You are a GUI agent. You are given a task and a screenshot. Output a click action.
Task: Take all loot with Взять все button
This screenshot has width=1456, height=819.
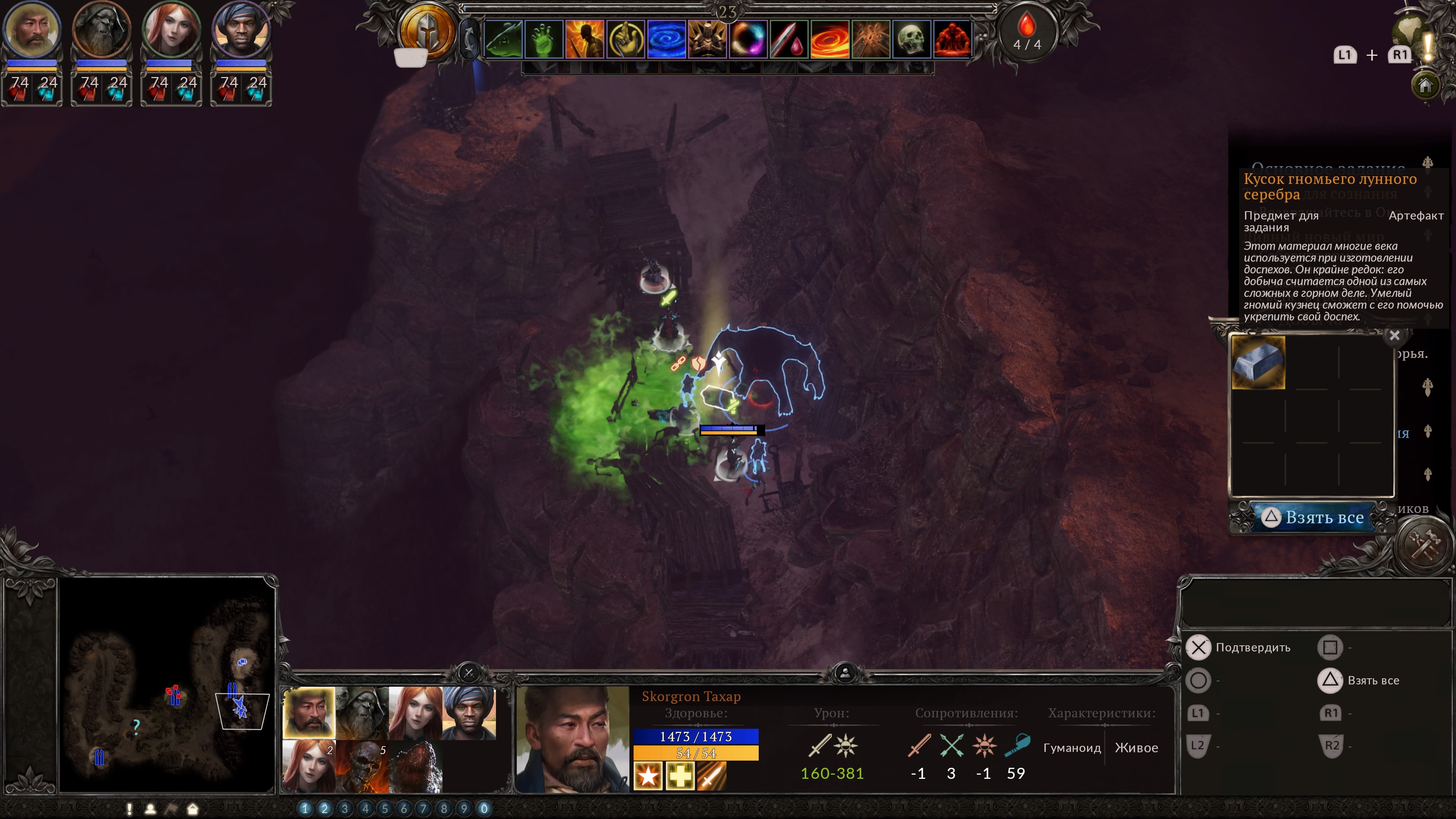tap(1313, 517)
